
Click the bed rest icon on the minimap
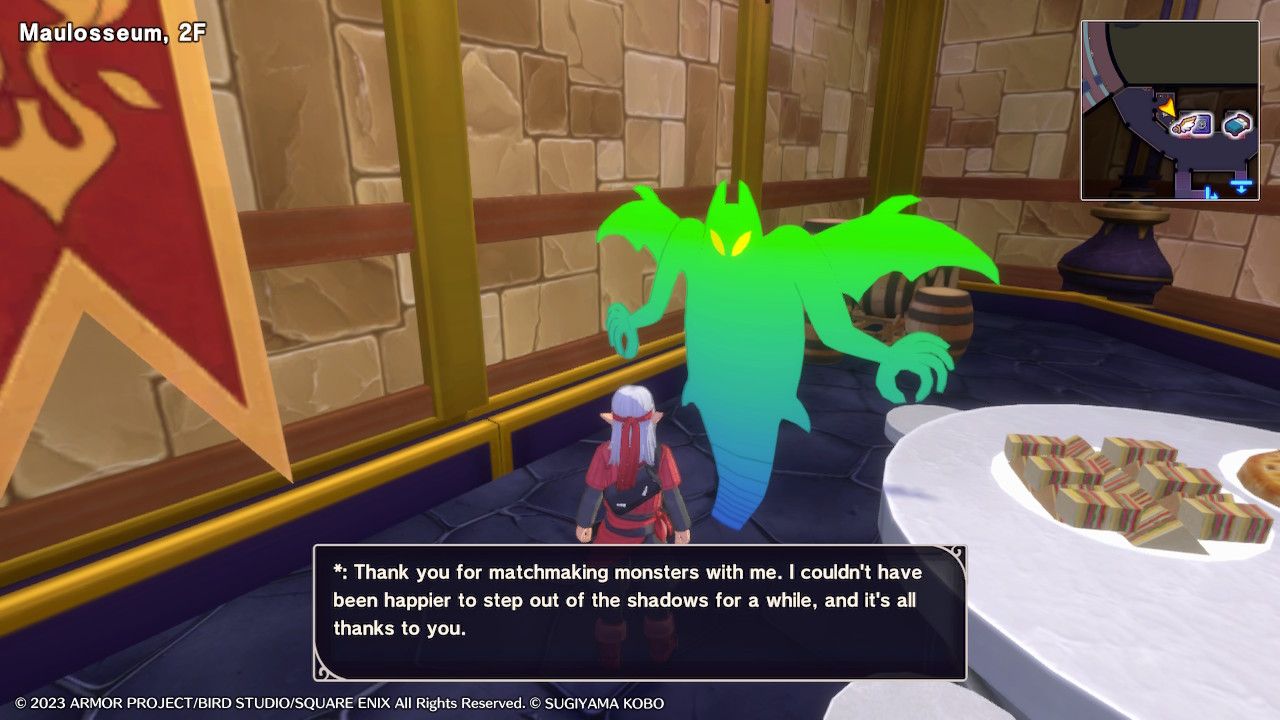click(1237, 124)
